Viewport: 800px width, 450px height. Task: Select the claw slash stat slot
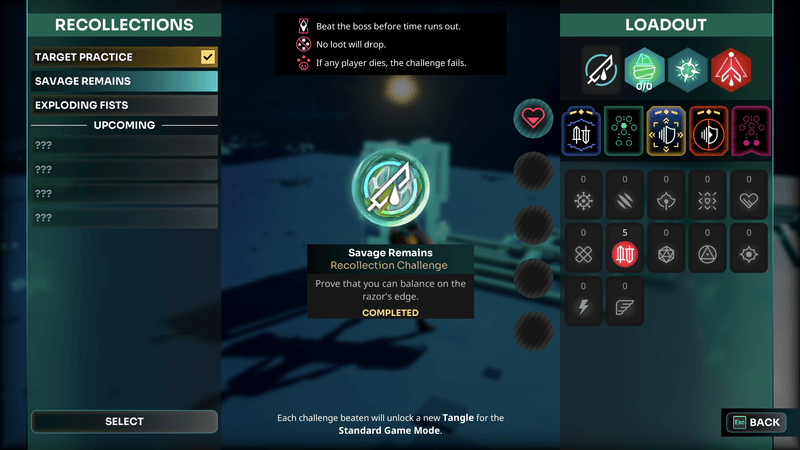click(624, 200)
